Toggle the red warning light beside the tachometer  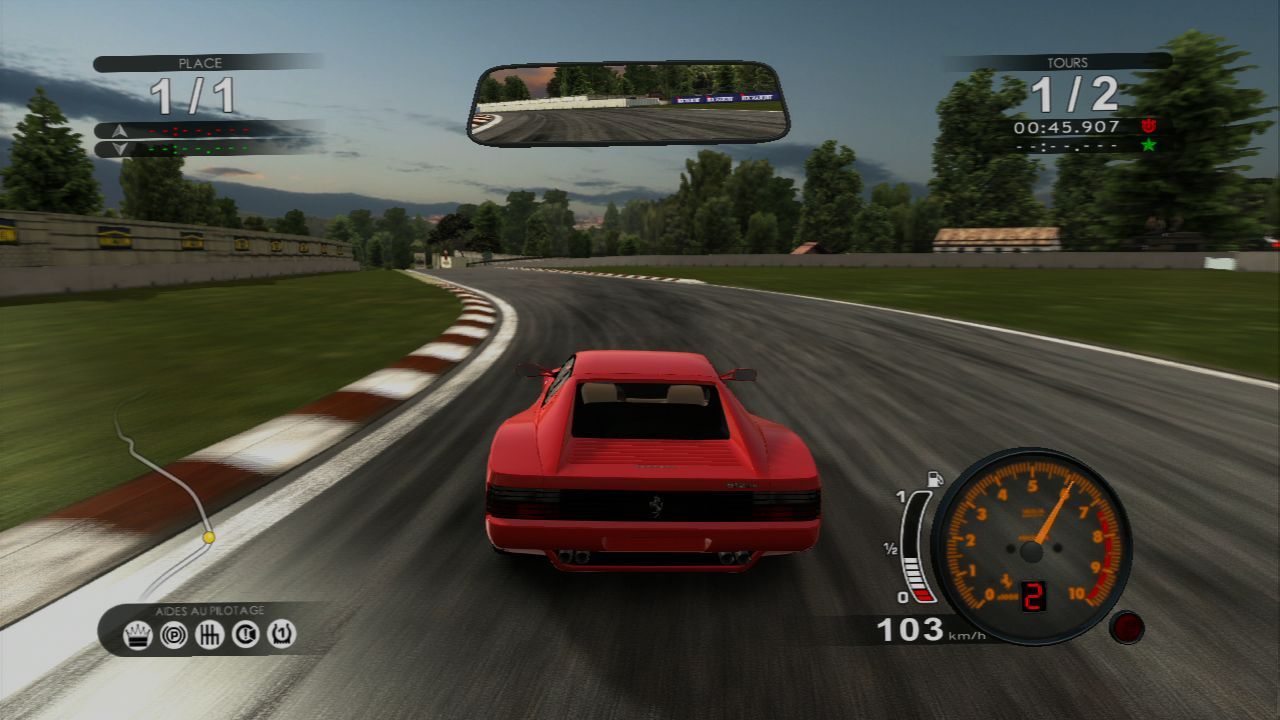point(1129,629)
